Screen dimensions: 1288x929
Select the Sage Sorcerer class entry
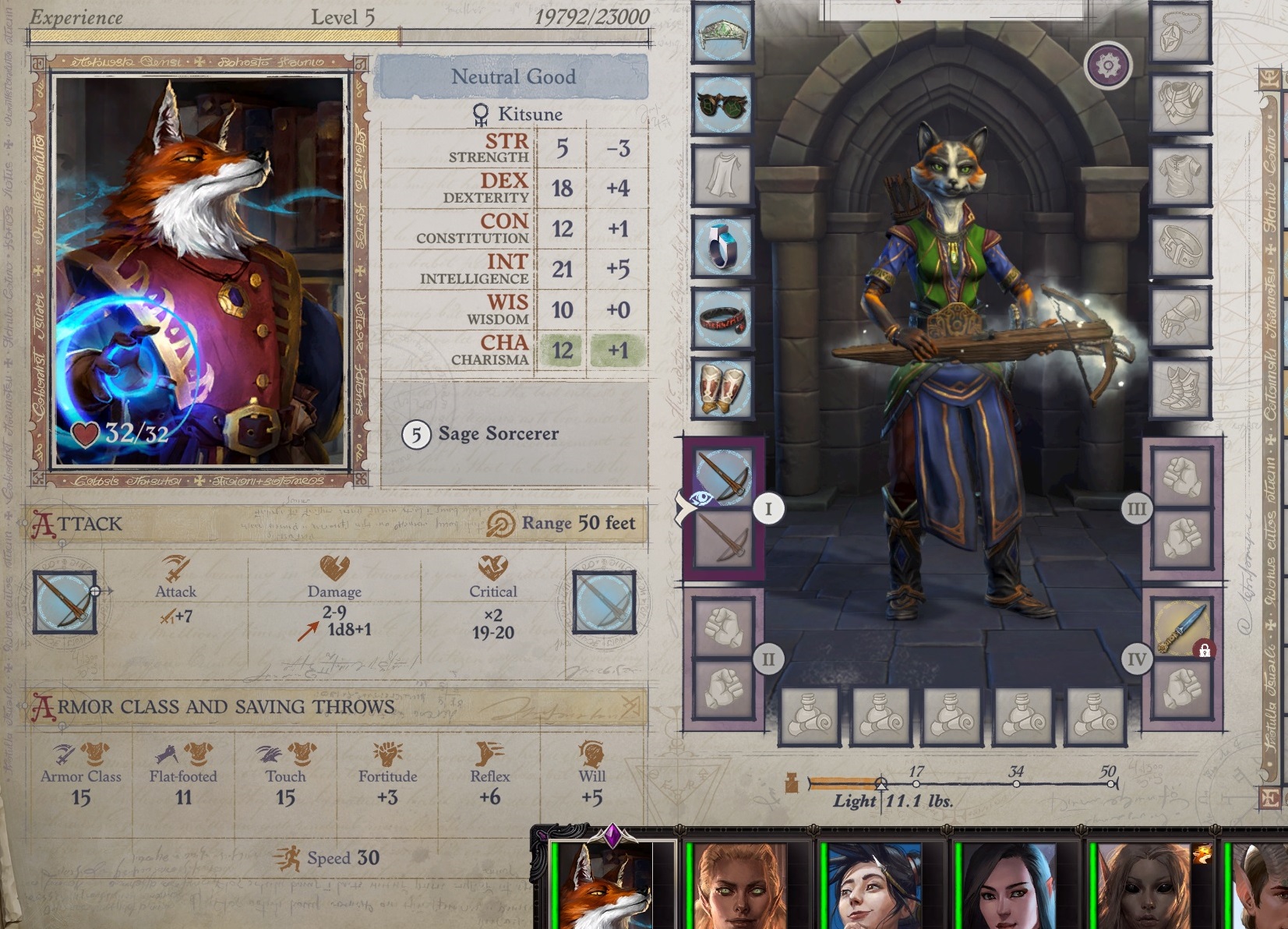point(498,434)
